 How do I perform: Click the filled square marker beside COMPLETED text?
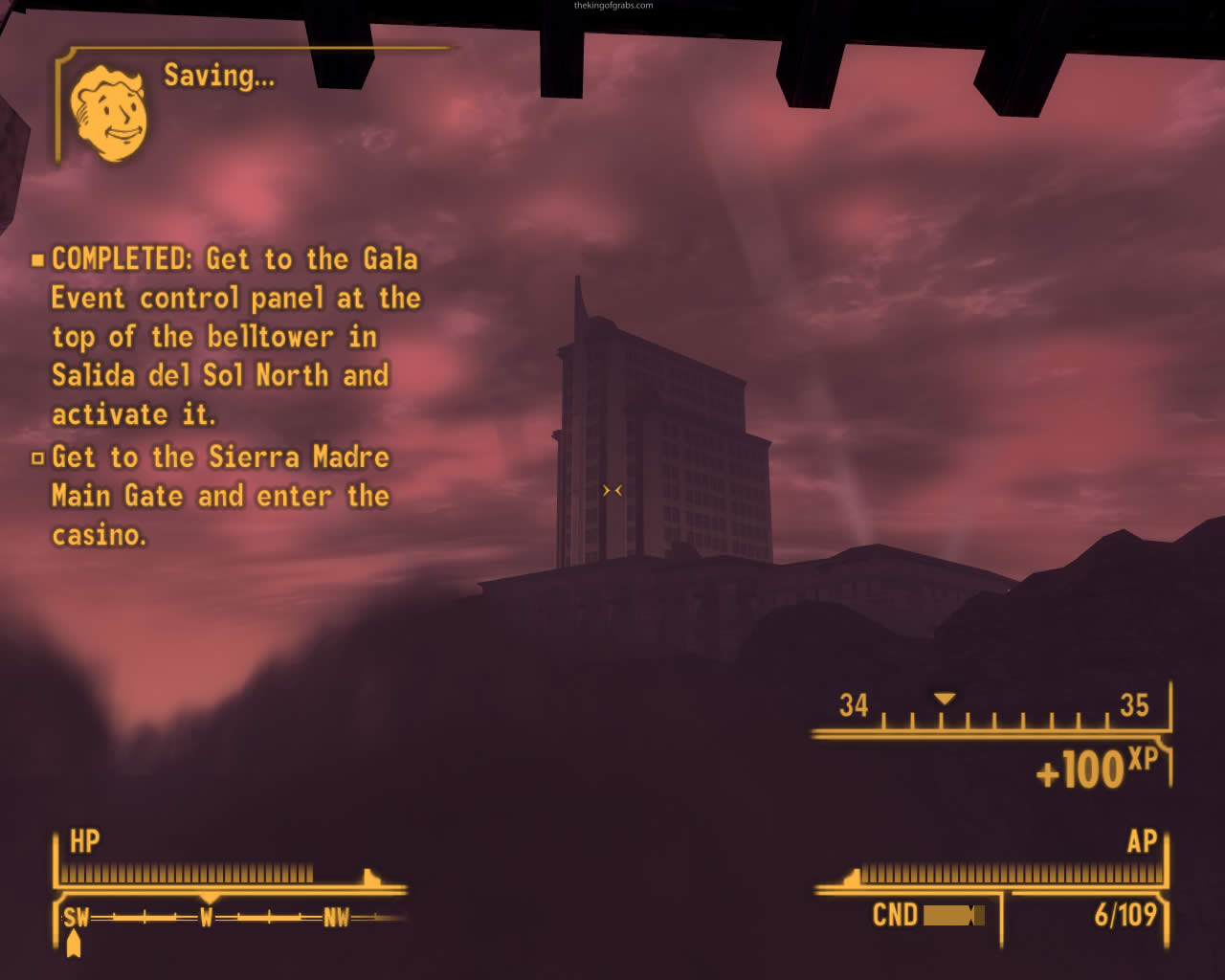(x=39, y=258)
